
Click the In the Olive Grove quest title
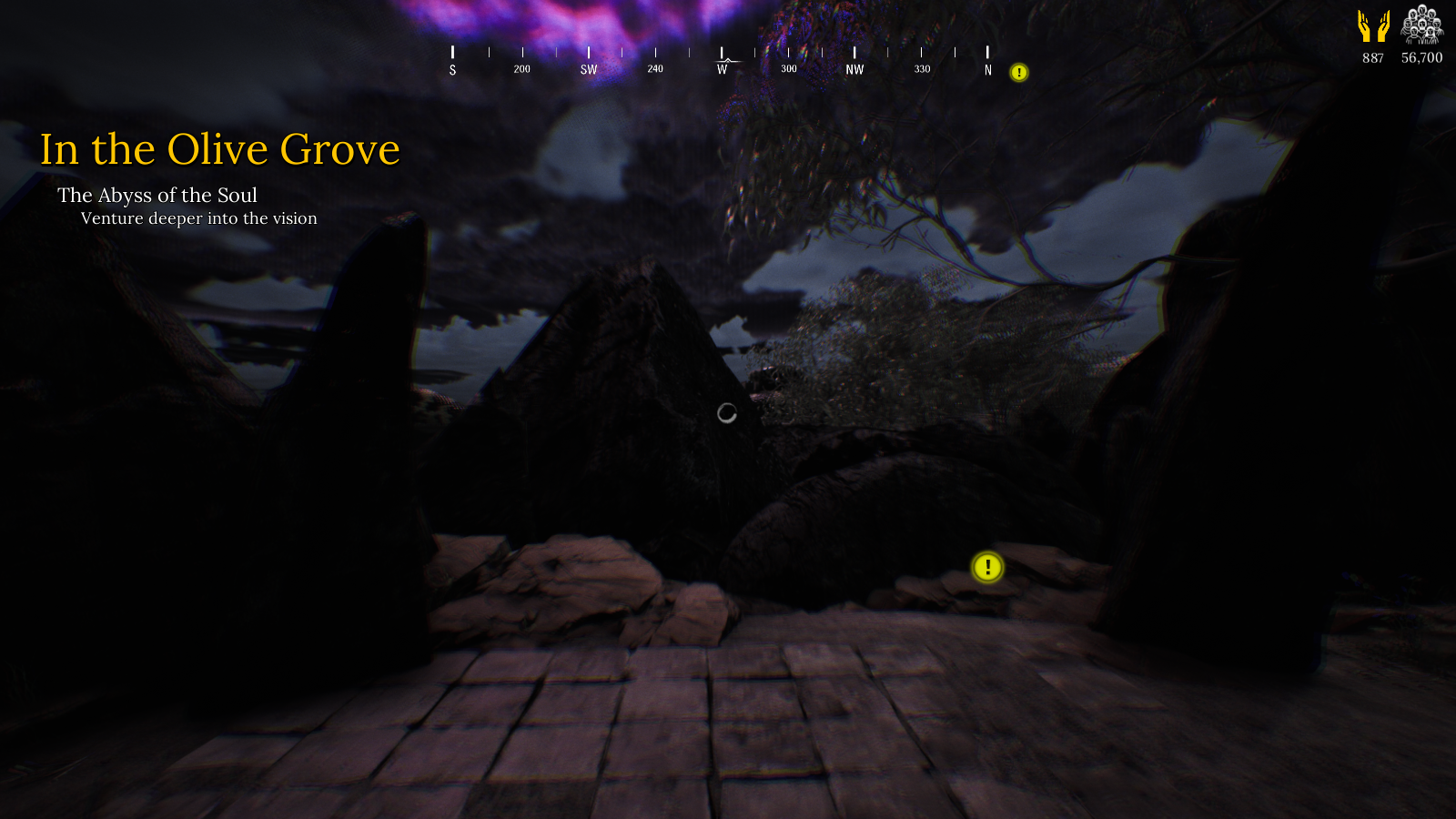click(x=219, y=149)
